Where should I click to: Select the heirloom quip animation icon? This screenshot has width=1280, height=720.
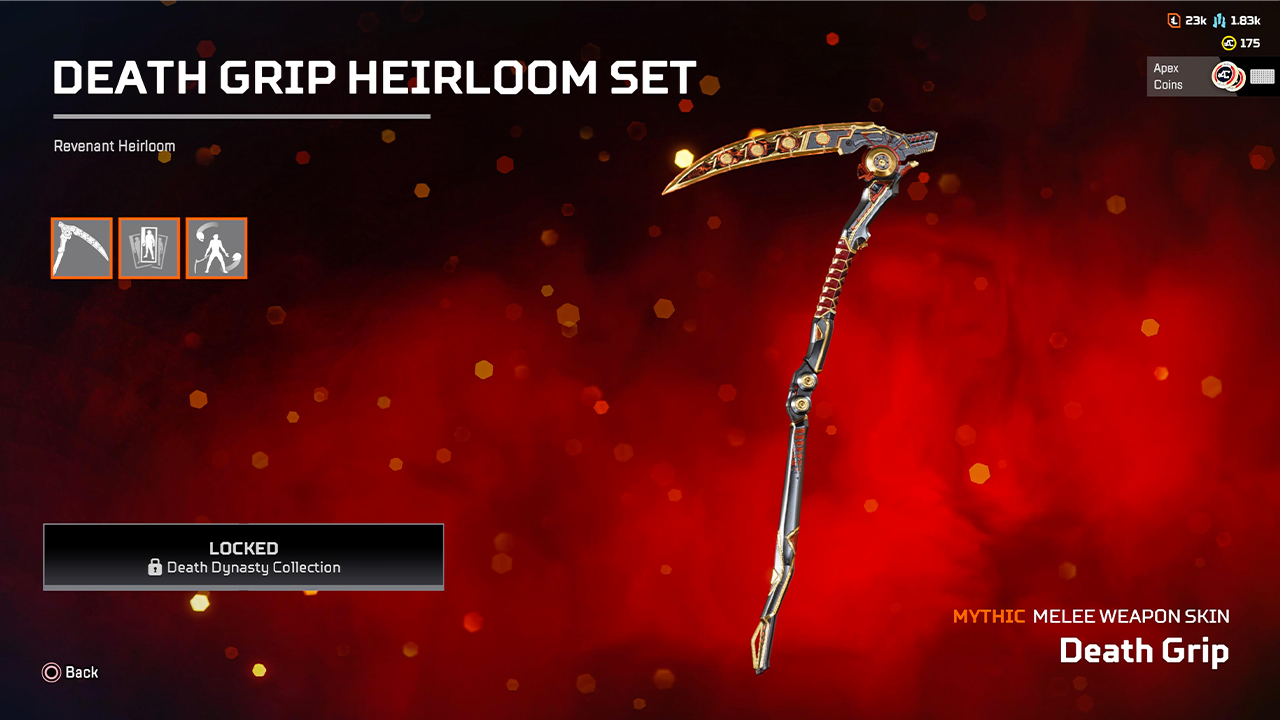pyautogui.click(x=216, y=248)
